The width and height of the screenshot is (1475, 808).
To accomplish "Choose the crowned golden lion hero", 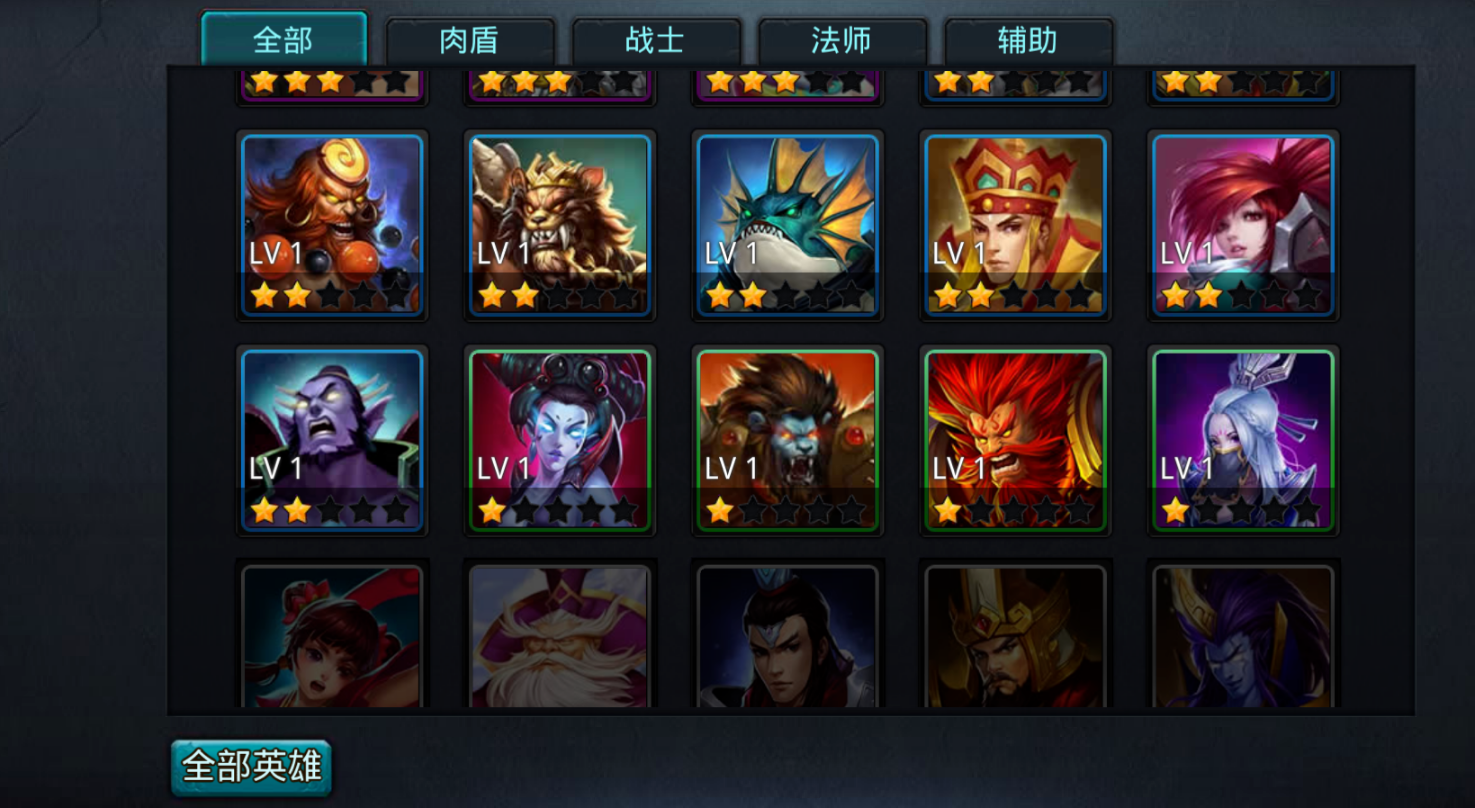I will click(x=560, y=225).
